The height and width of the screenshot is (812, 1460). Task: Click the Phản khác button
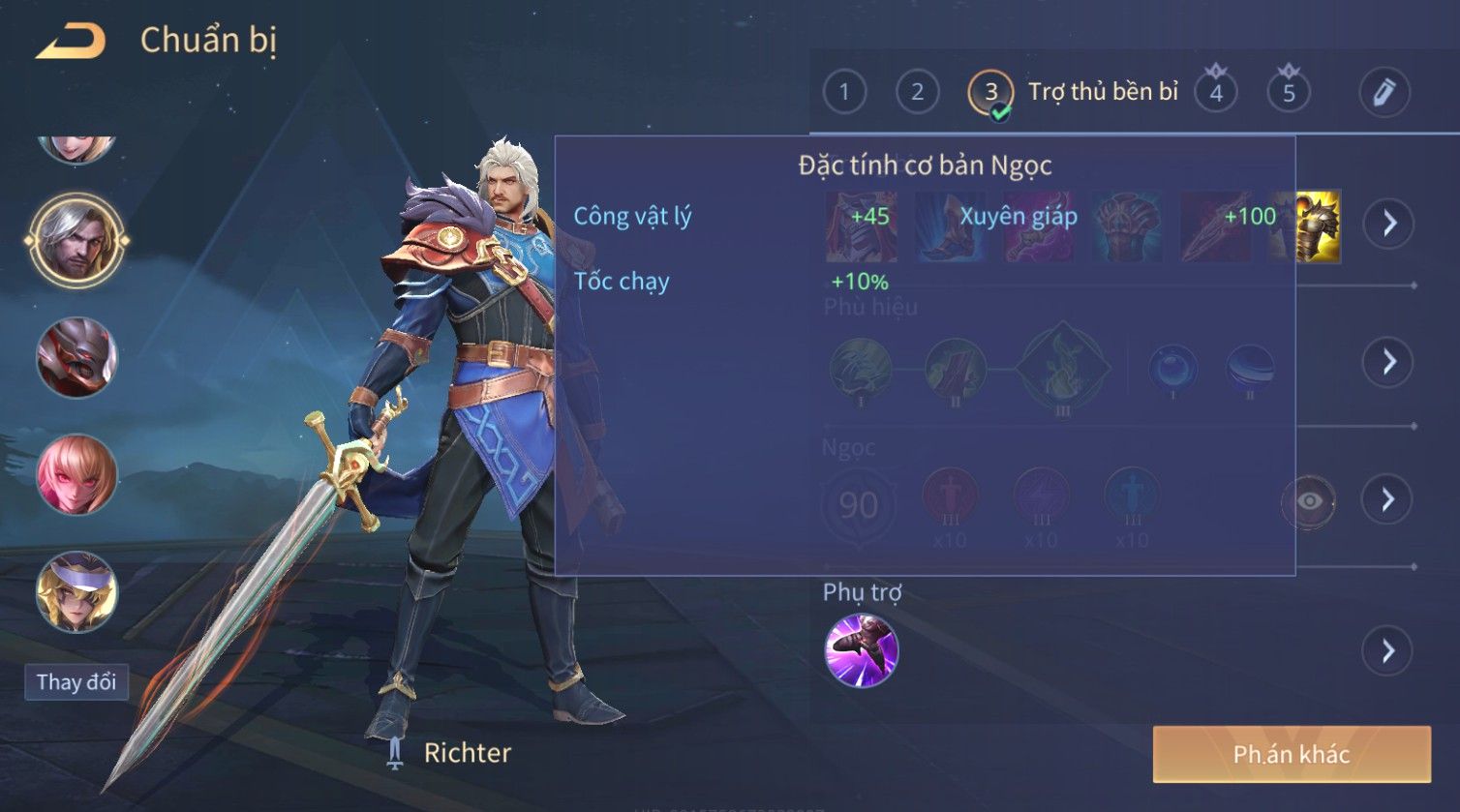coord(1291,755)
